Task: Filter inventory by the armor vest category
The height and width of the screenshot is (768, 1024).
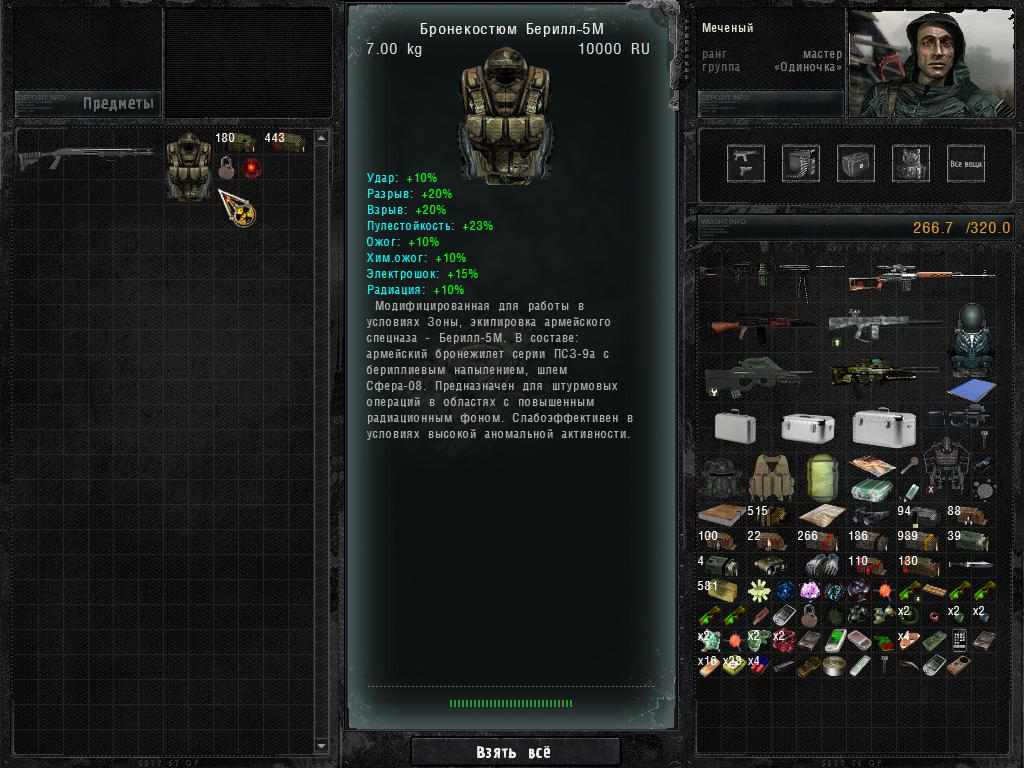Action: 910,163
